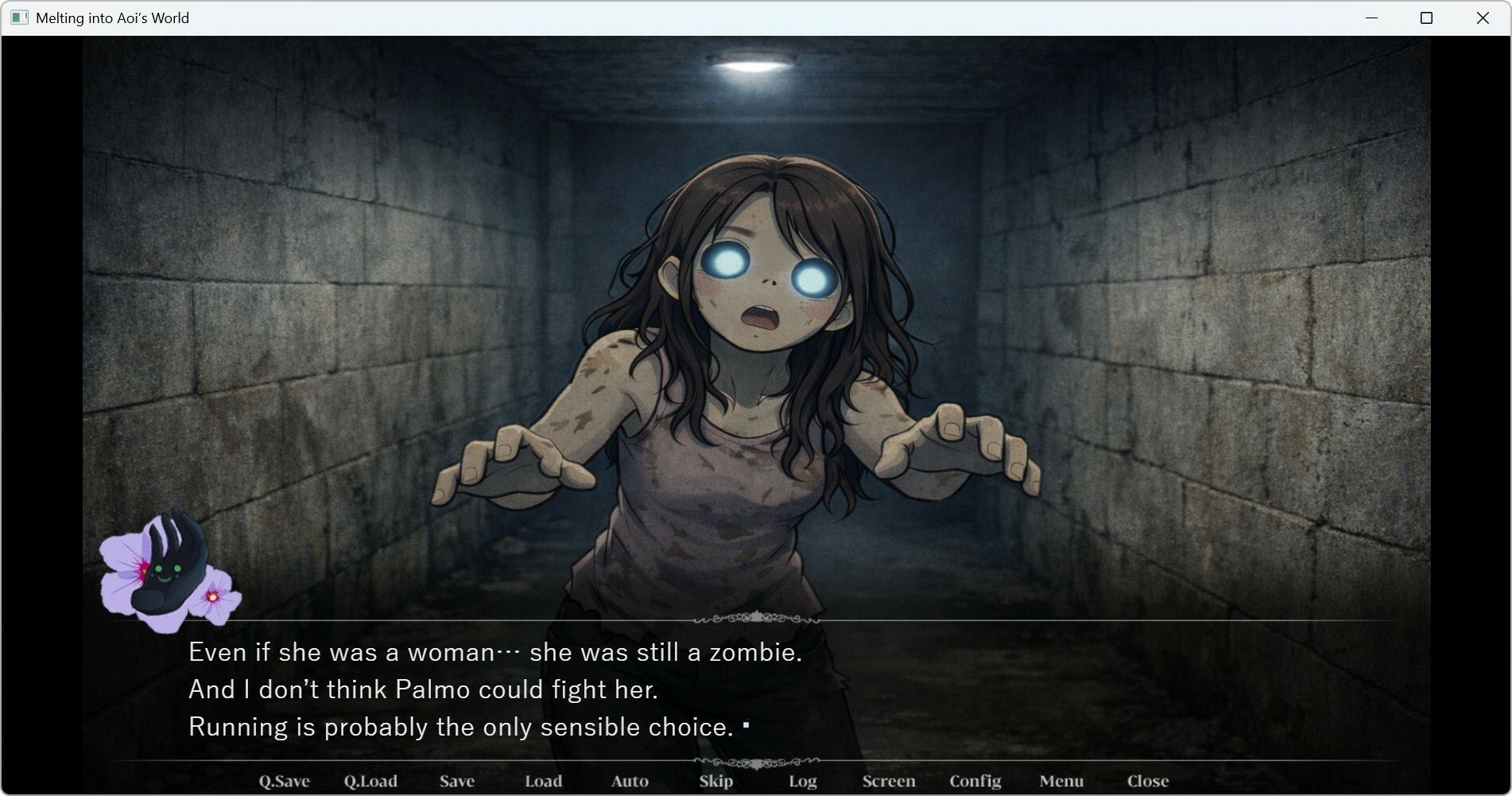Viewport: 1512px width, 796px height.
Task: Return to the main Menu
Action: coord(1063,781)
